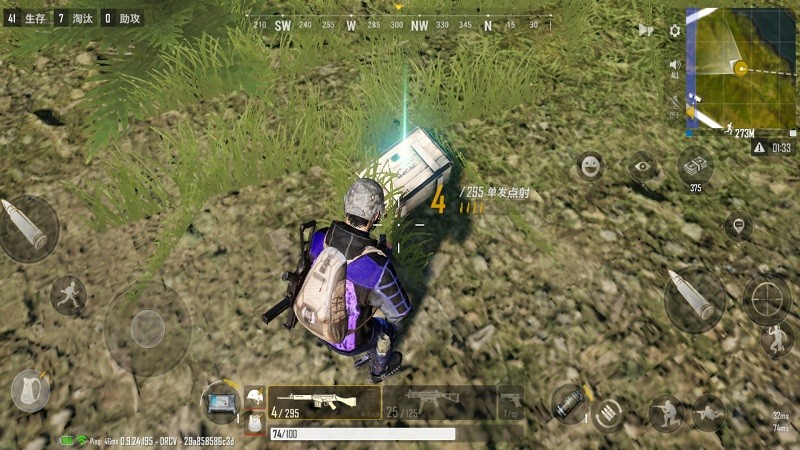Go prone with the lying soldier button

click(x=708, y=412)
